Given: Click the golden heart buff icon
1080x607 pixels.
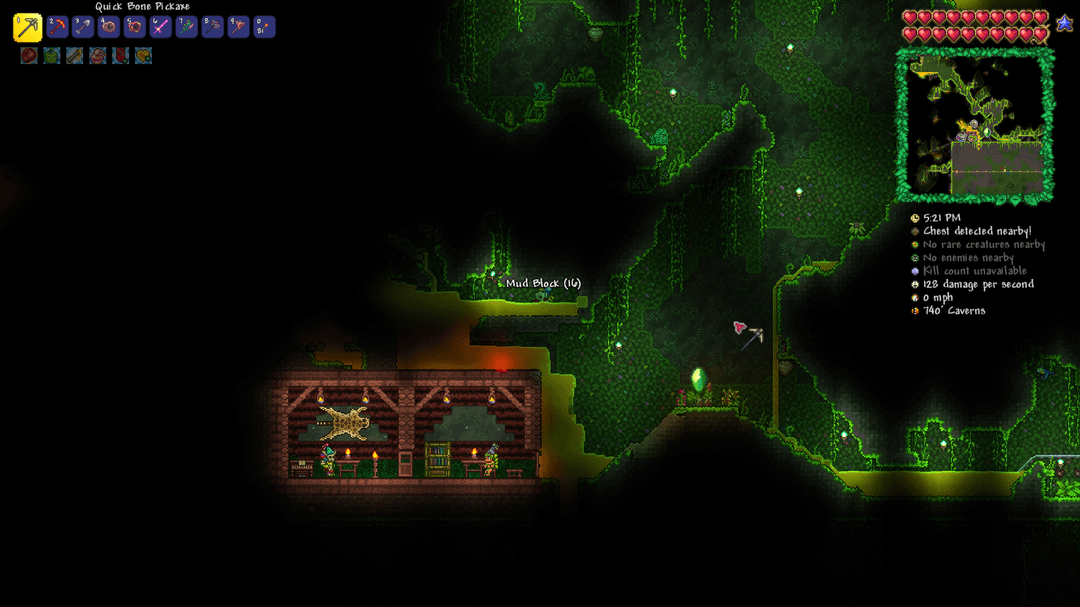Looking at the screenshot, I should [x=144, y=56].
